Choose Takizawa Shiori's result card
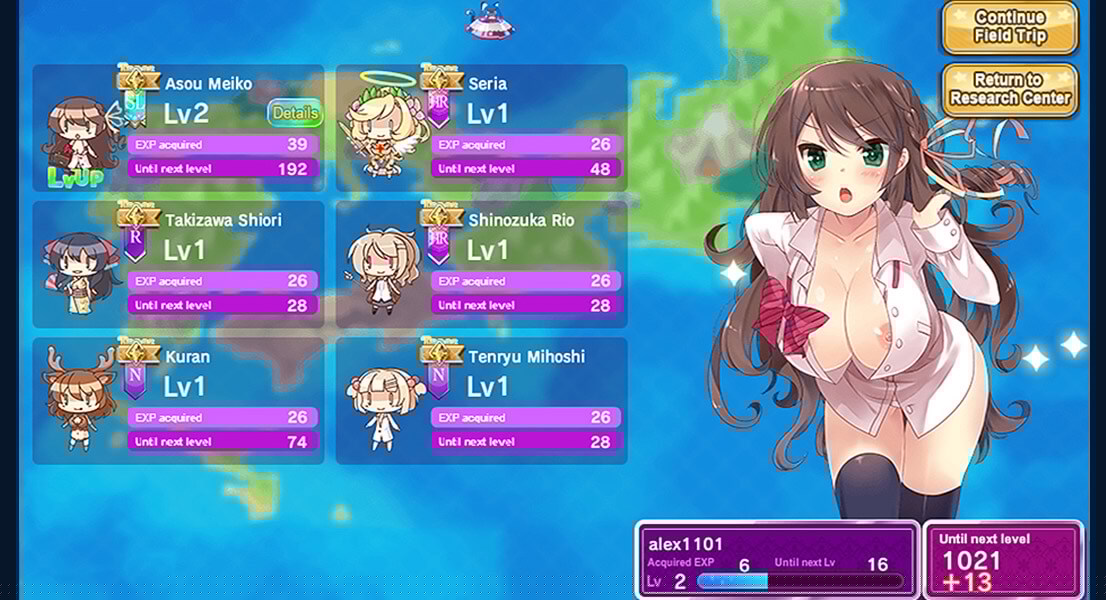1106x600 pixels. [x=178, y=264]
